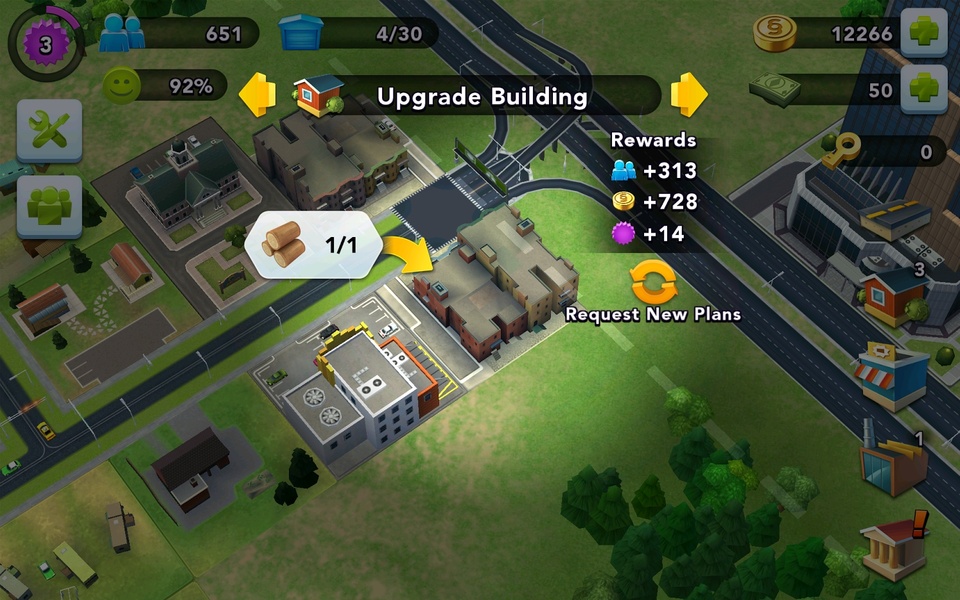Viewport: 960px width, 600px height.
Task: Tap the blue population people icon
Action: tap(123, 33)
